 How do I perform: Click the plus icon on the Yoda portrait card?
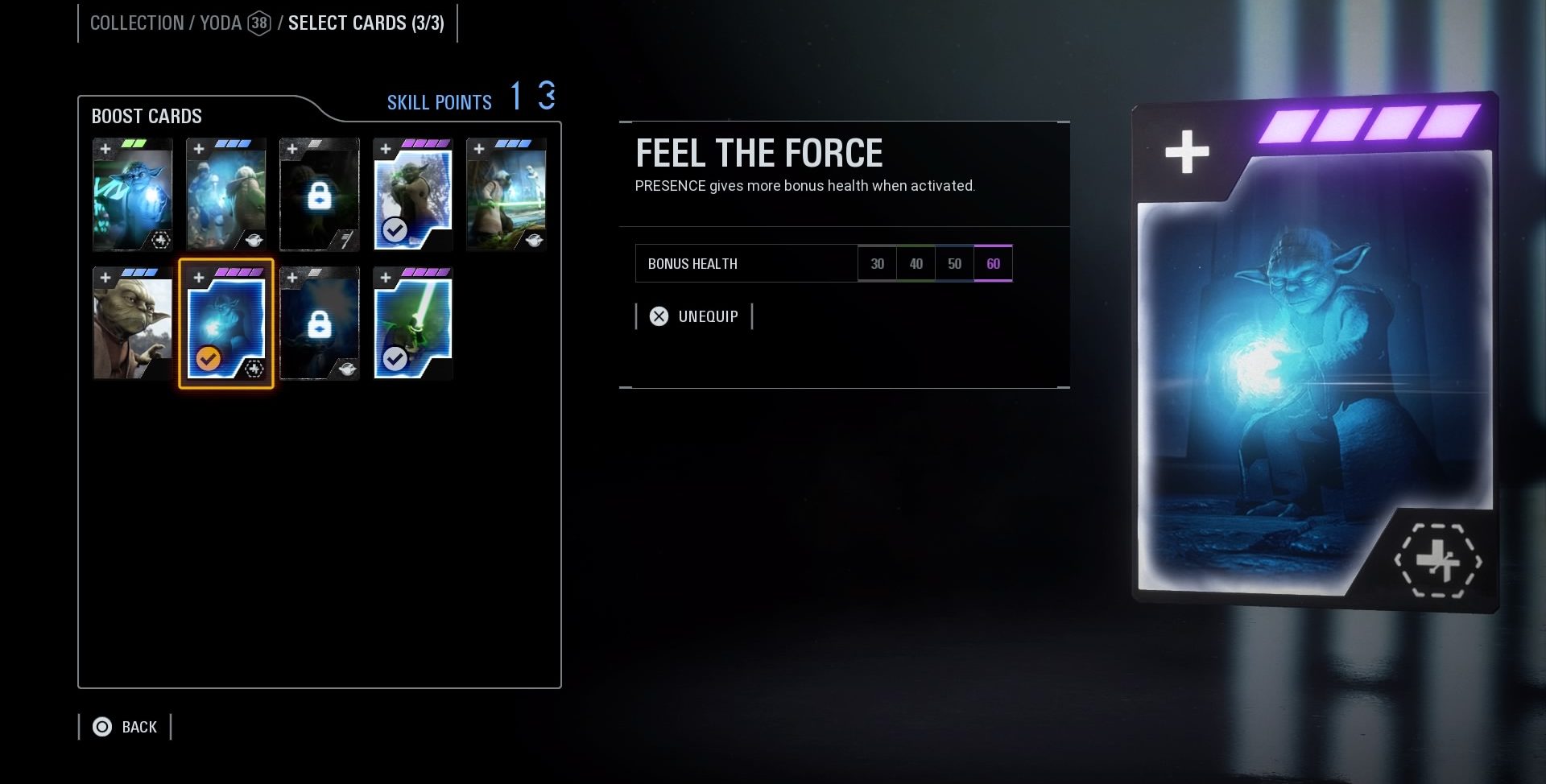tap(105, 276)
